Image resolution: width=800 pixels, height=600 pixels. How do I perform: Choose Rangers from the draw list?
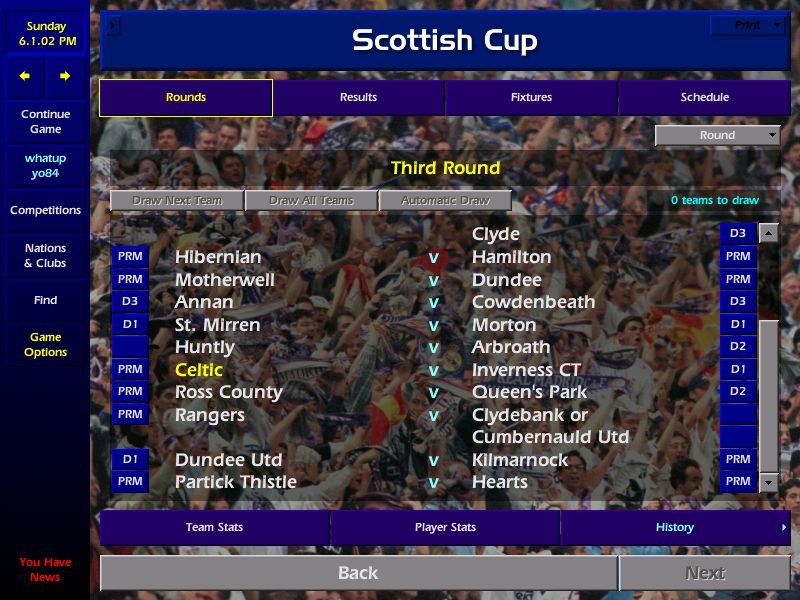click(x=210, y=415)
